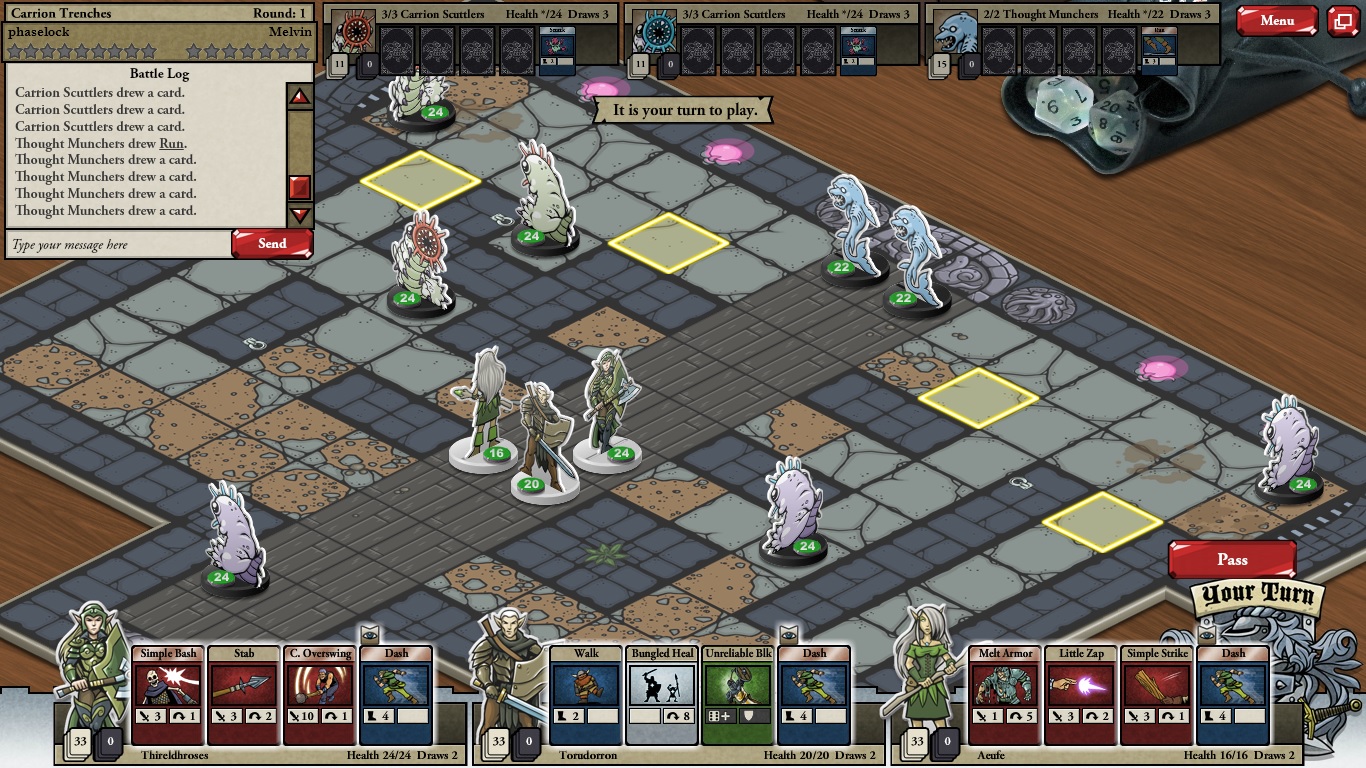Open the red Menu button

coord(1276,21)
